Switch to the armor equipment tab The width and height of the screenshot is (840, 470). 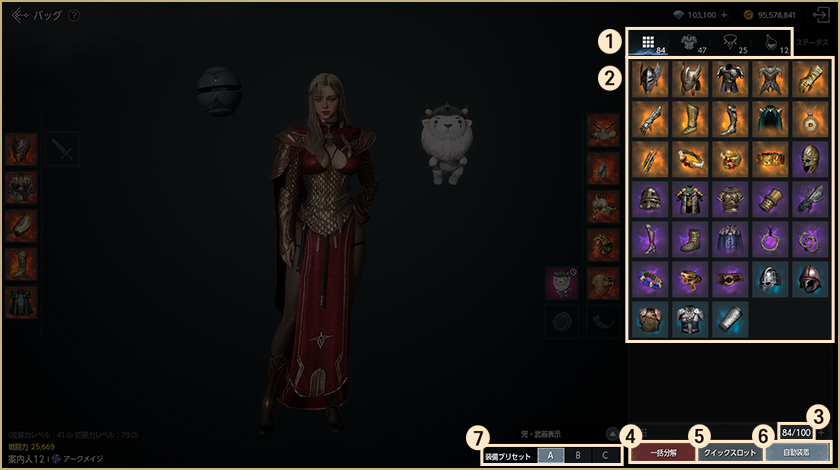click(x=690, y=43)
